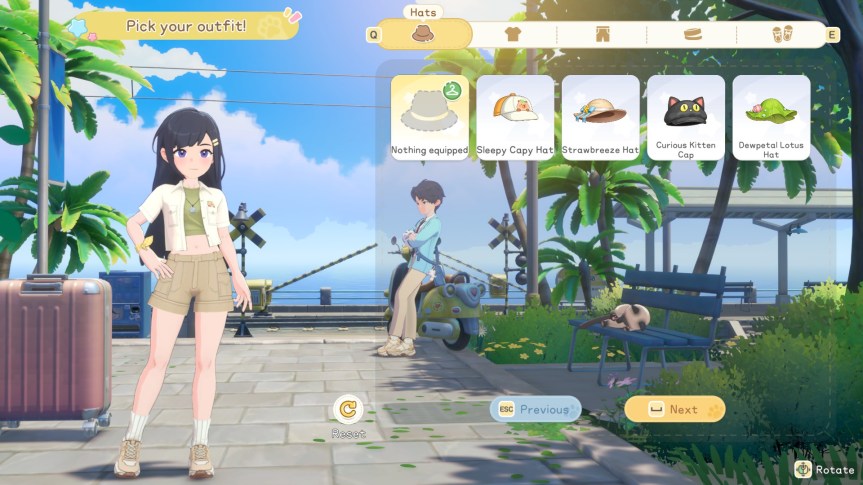The height and width of the screenshot is (485, 863).
Task: Open the shirt tops category tab
Action: (x=512, y=34)
